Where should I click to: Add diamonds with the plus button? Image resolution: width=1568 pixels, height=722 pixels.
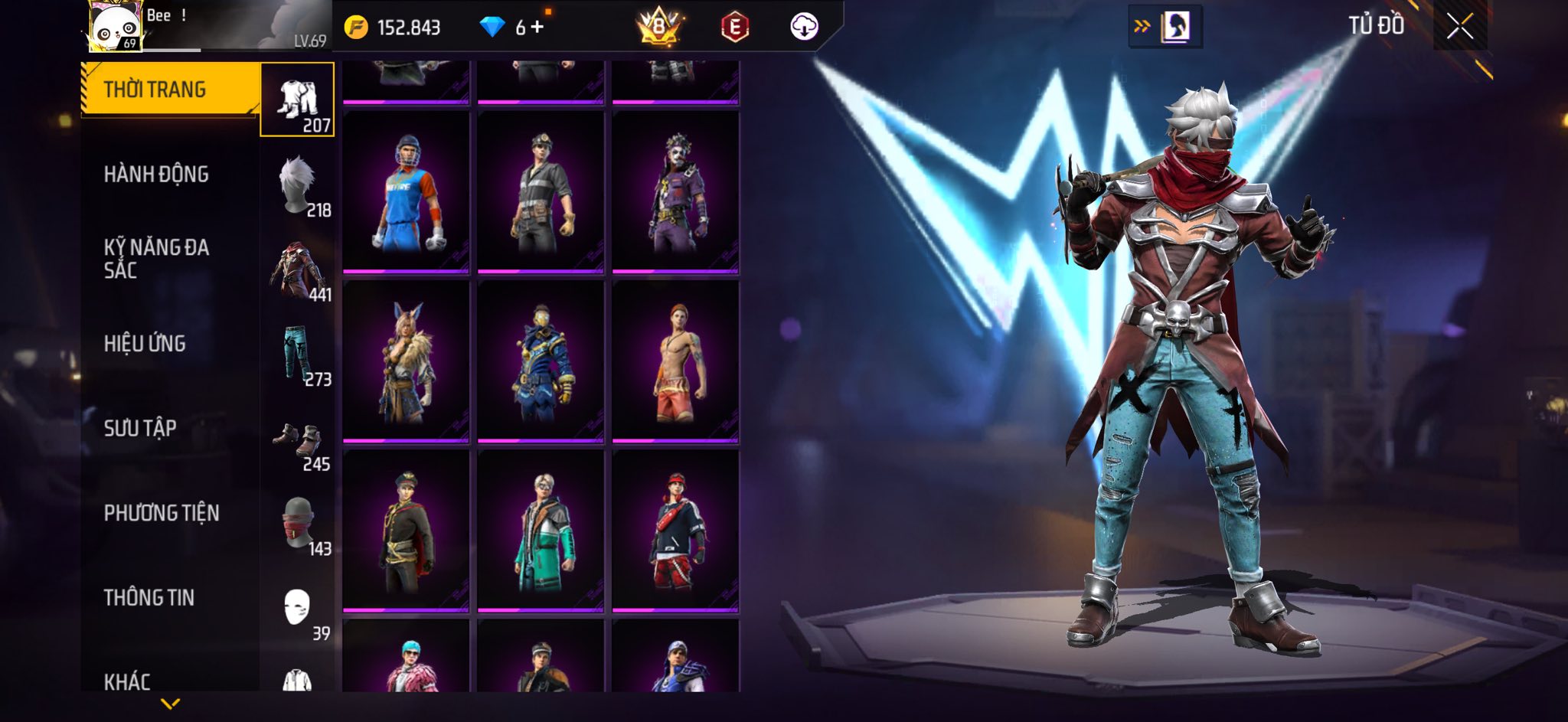[537, 28]
